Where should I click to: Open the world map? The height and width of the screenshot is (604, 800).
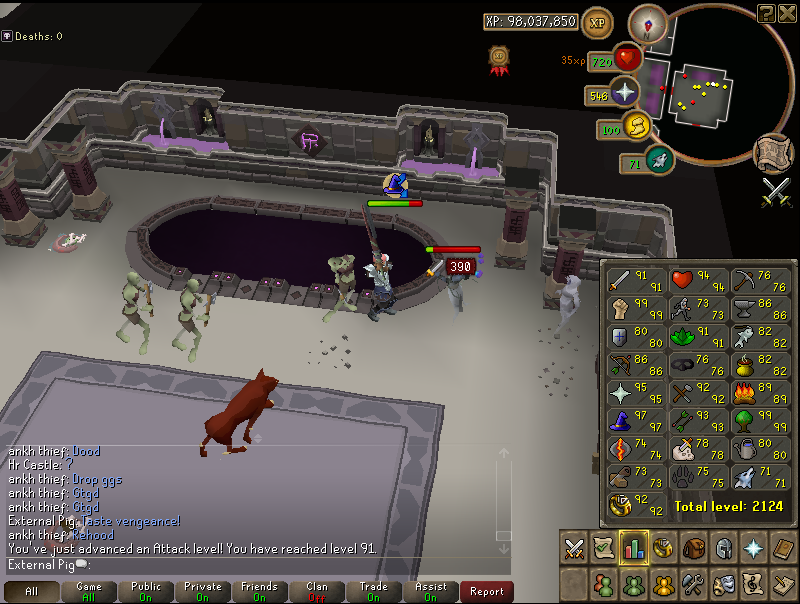point(771,152)
